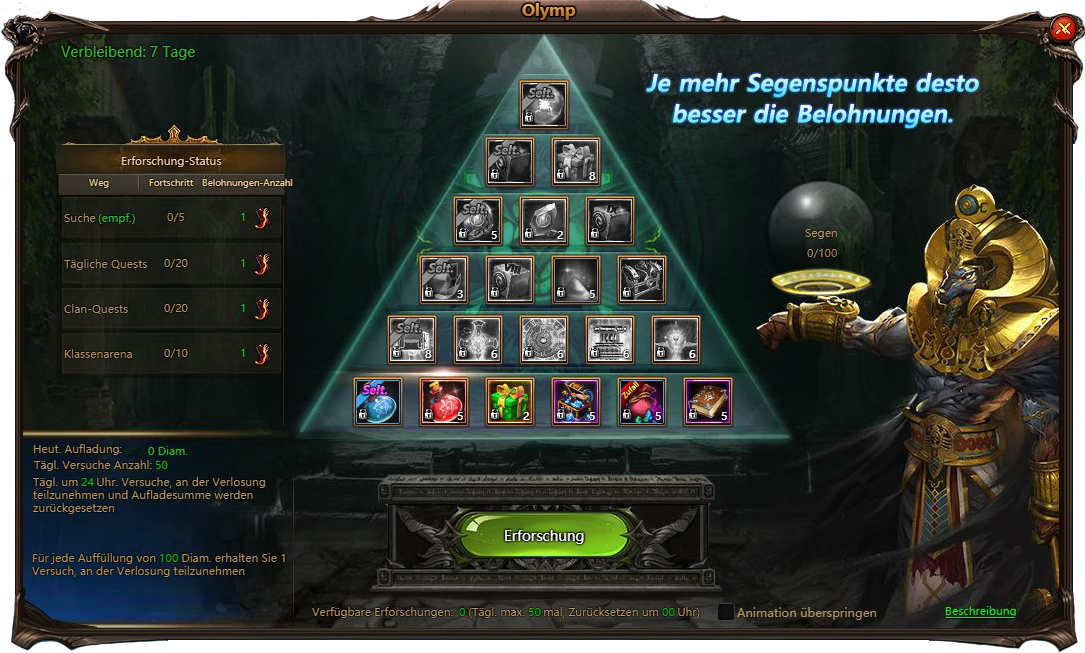The width and height of the screenshot is (1085, 653).
Task: Toggle the Animation überspringen checkbox
Action: point(726,612)
